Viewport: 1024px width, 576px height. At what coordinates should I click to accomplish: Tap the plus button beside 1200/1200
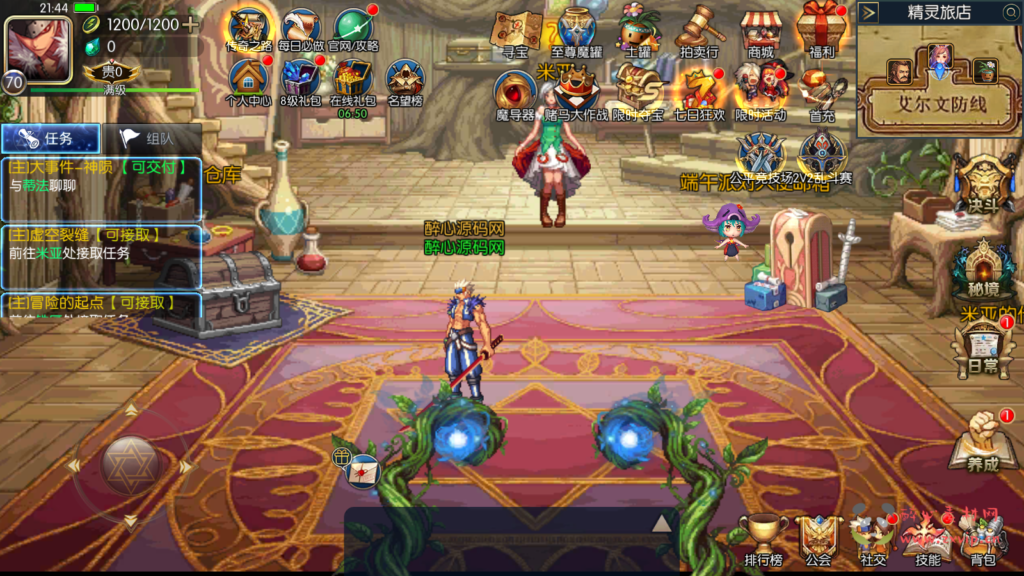(190, 24)
